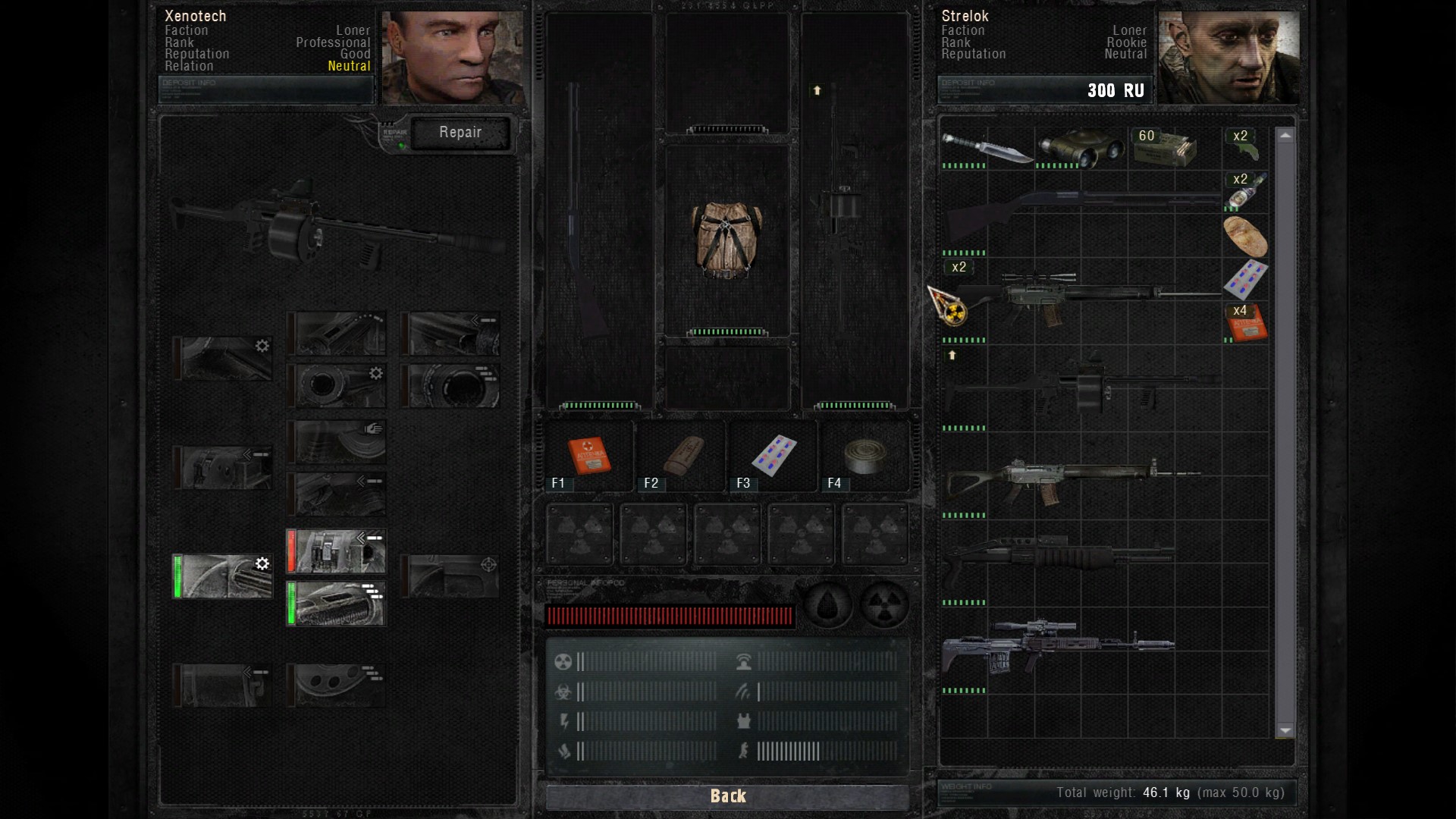Viewport: 1456px width, 819px height.
Task: Choose the bread loaf item
Action: pyautogui.click(x=1245, y=236)
